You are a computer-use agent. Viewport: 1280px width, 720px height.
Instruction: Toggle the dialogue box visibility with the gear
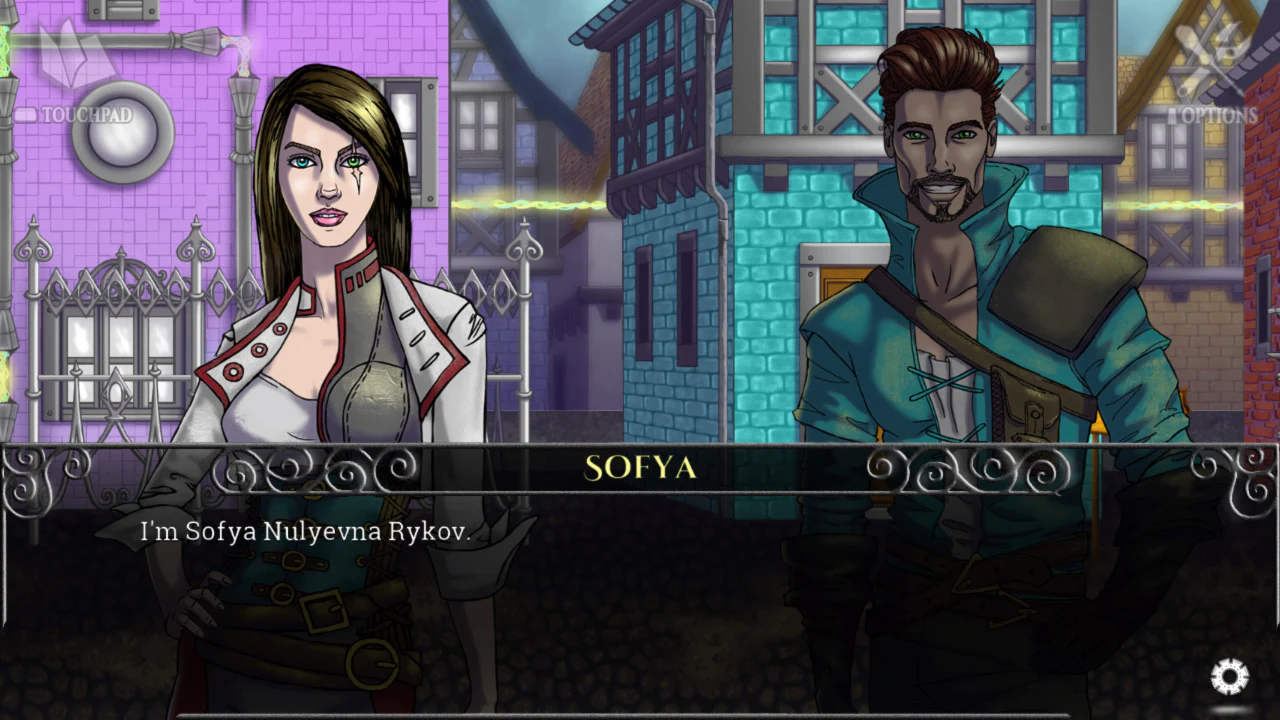pyautogui.click(x=1230, y=675)
